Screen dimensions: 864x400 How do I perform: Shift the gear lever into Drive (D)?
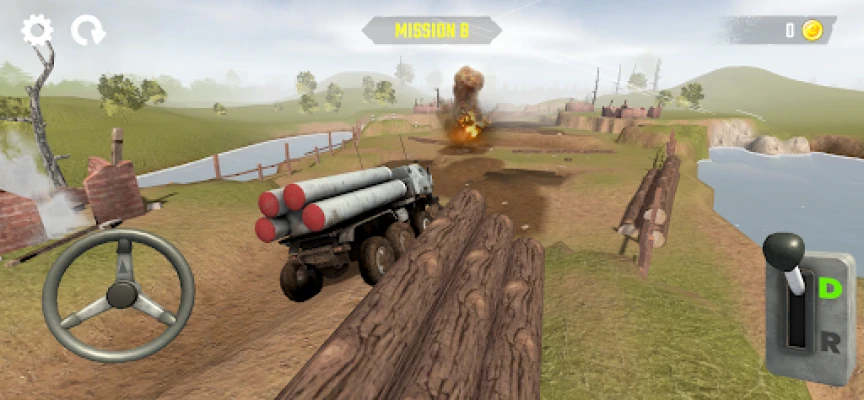coord(829,289)
